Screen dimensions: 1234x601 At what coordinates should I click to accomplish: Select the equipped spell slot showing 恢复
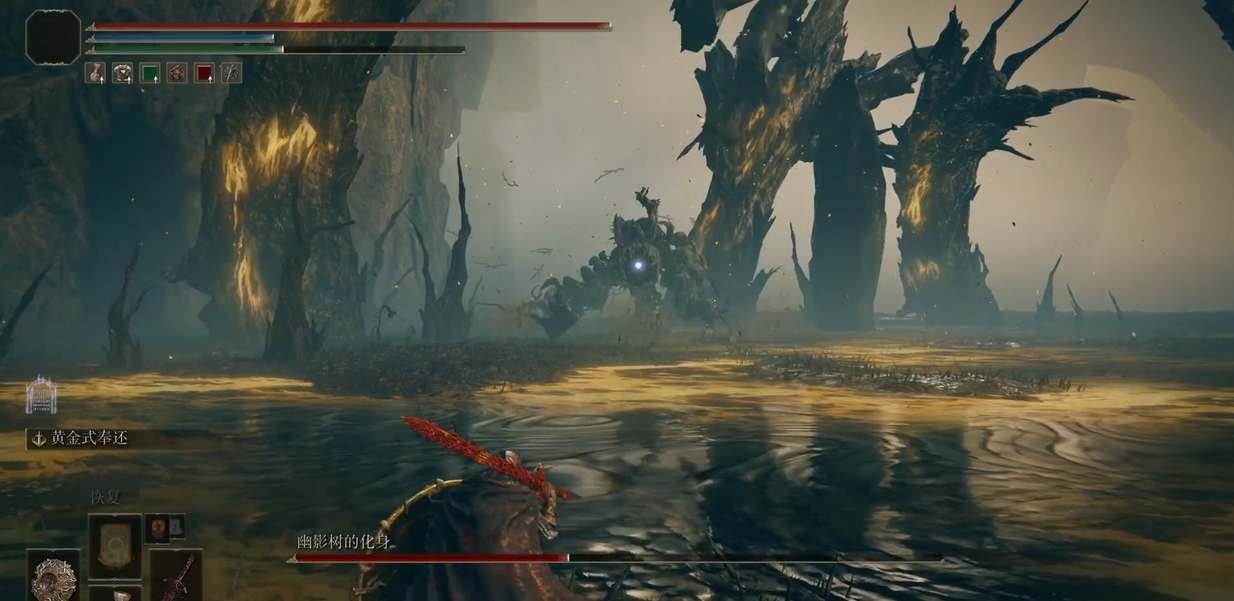pyautogui.click(x=115, y=543)
